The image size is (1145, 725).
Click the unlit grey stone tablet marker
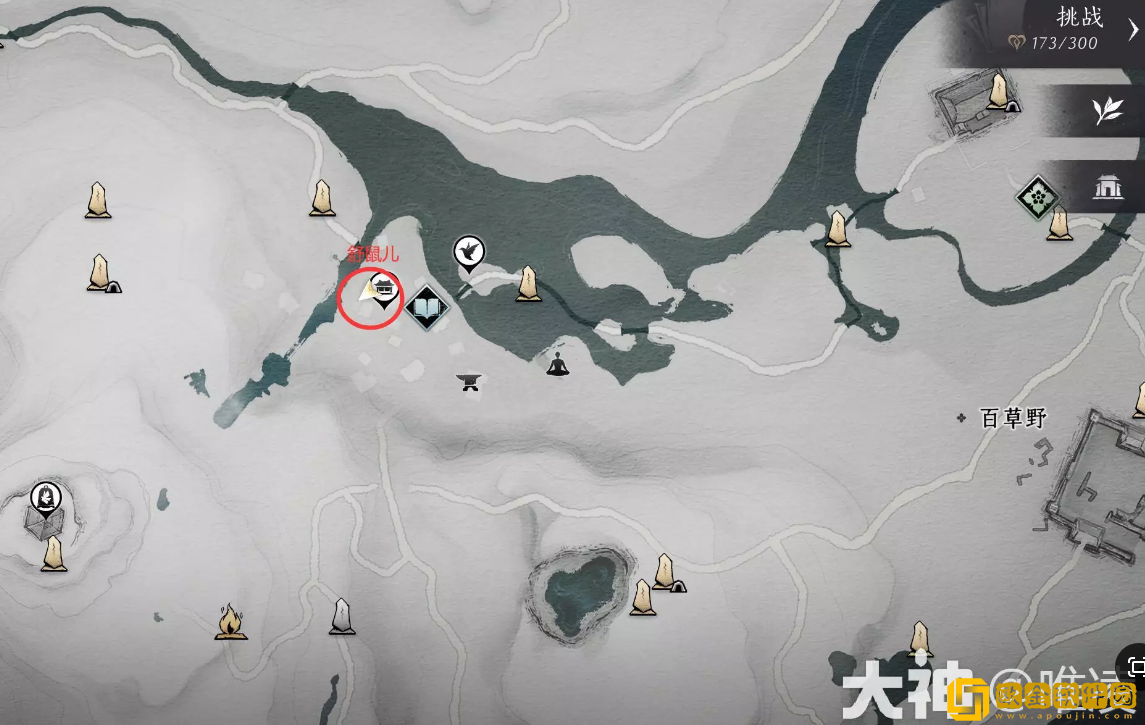tap(342, 616)
